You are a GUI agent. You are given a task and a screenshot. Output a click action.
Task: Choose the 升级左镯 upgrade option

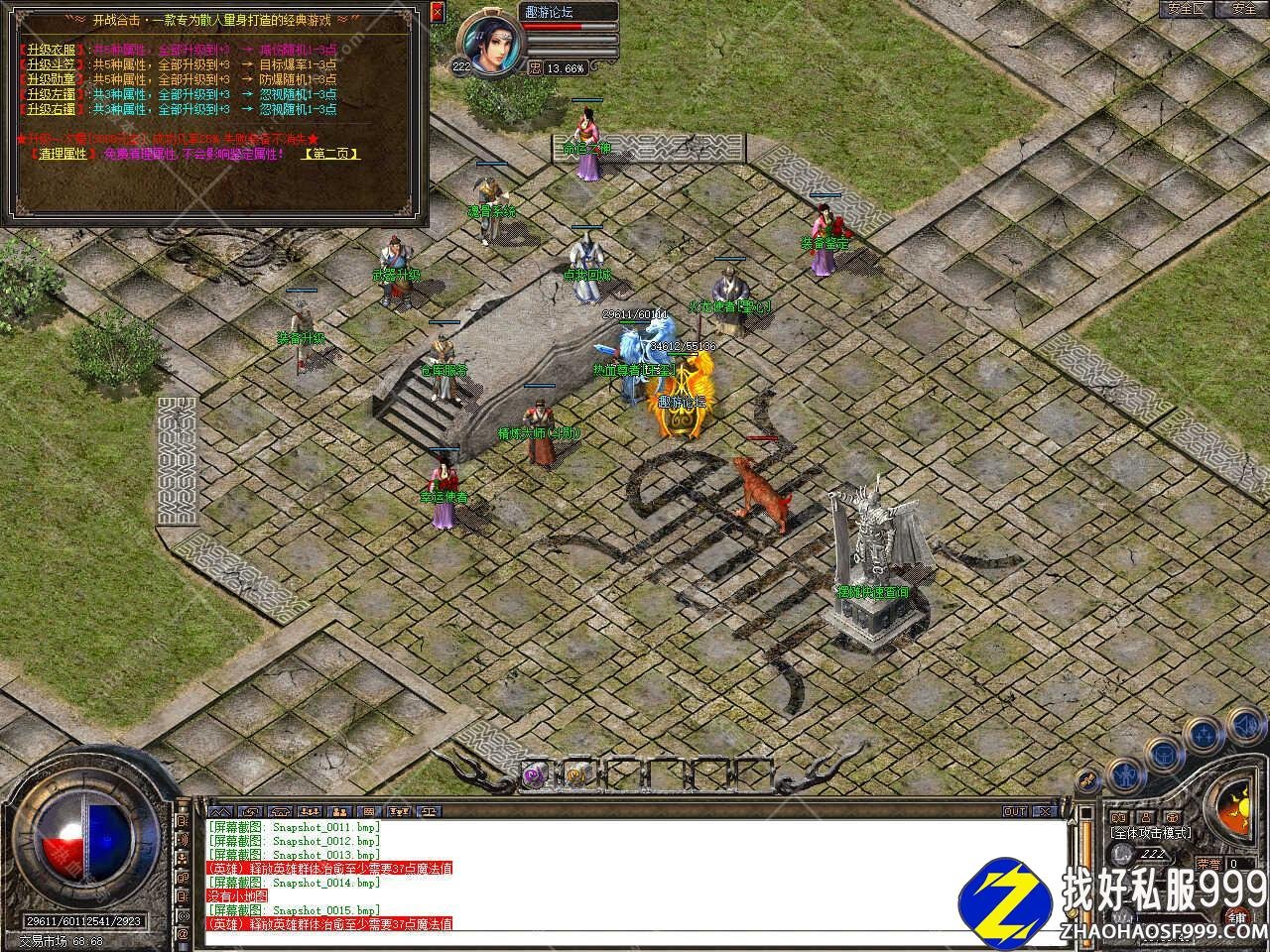pyautogui.click(x=53, y=94)
